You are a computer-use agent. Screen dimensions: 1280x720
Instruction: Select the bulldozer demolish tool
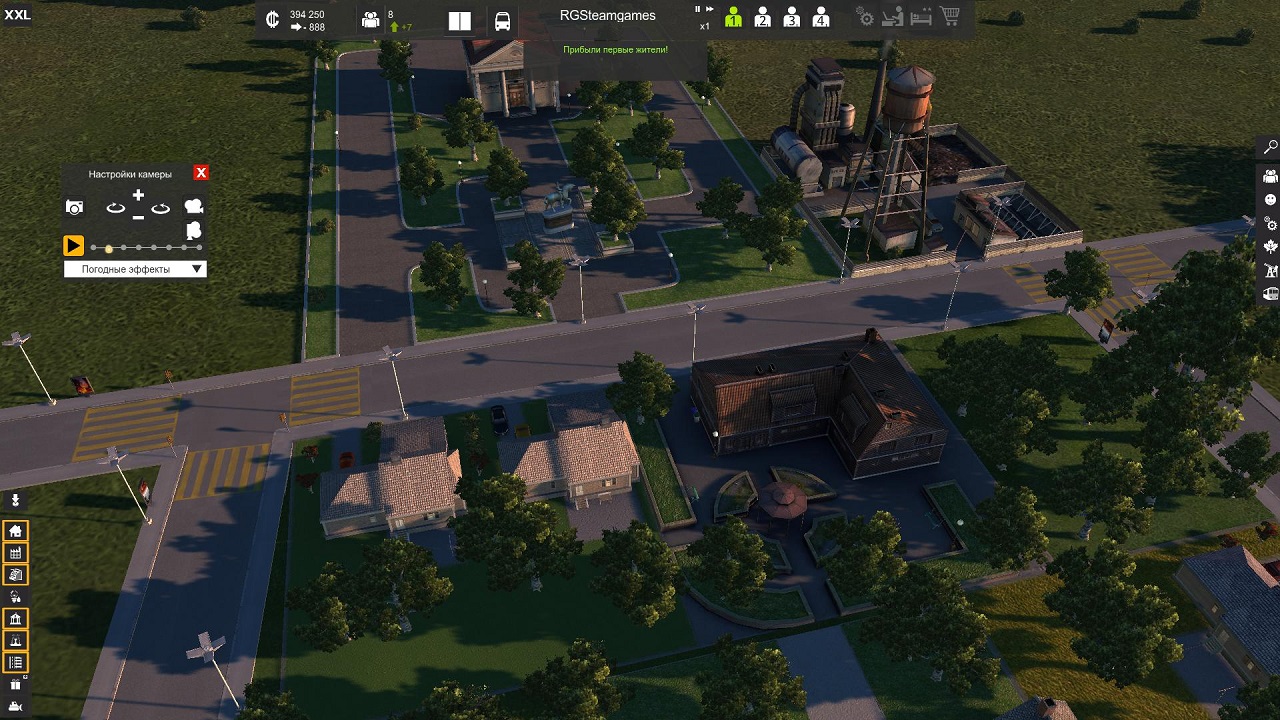click(x=15, y=707)
